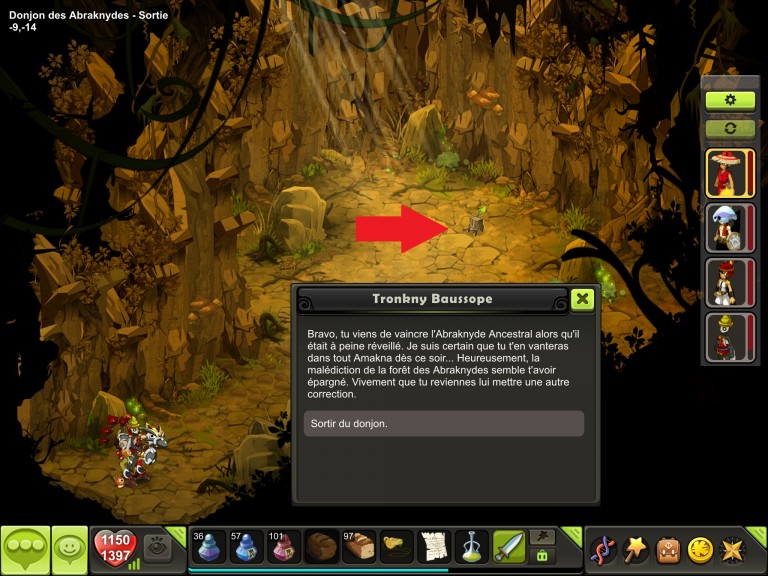
Task: Choose the 'Sortir du donjon.' reply
Action: pos(443,423)
